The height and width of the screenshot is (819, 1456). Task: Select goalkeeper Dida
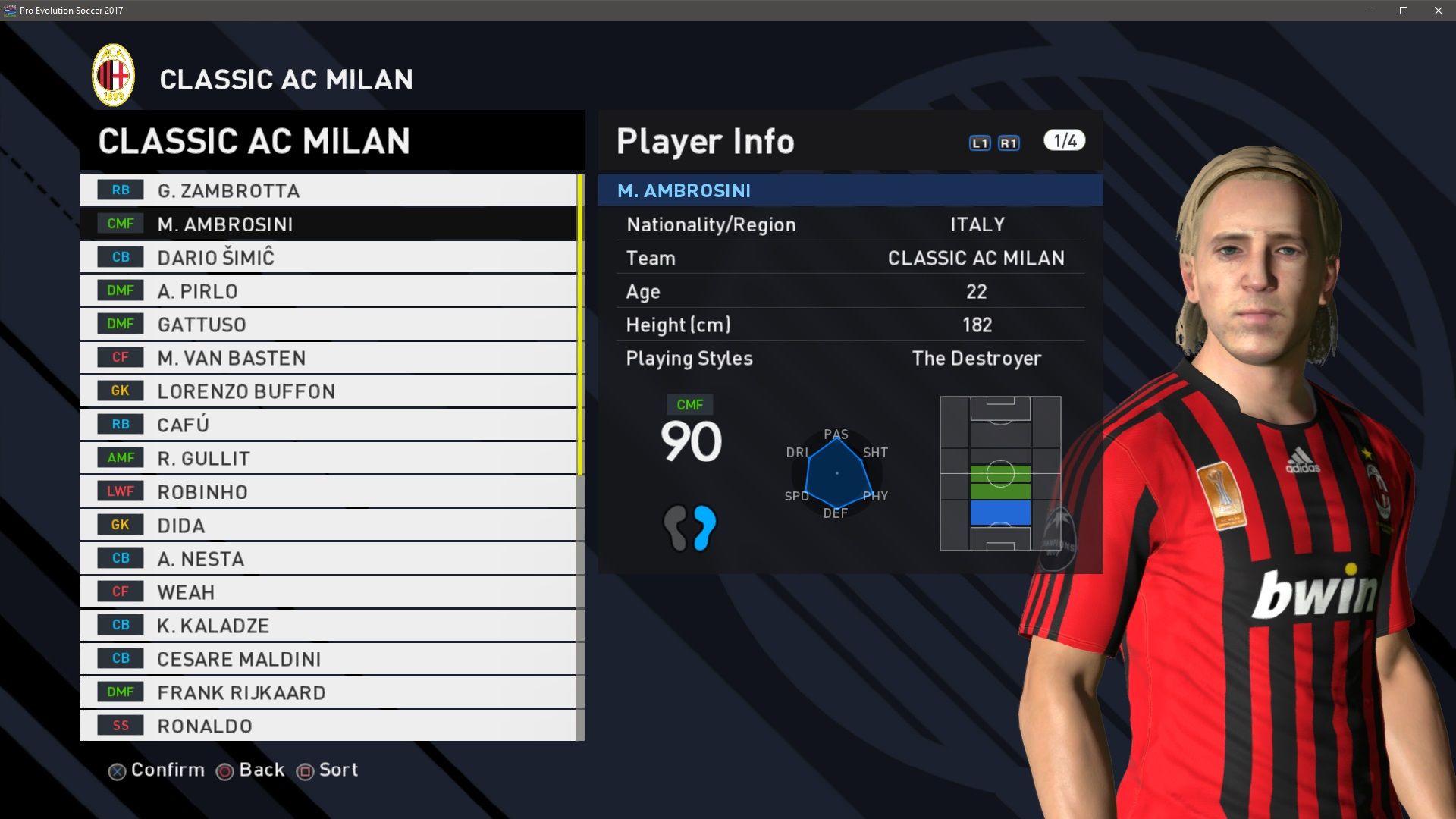click(x=327, y=525)
